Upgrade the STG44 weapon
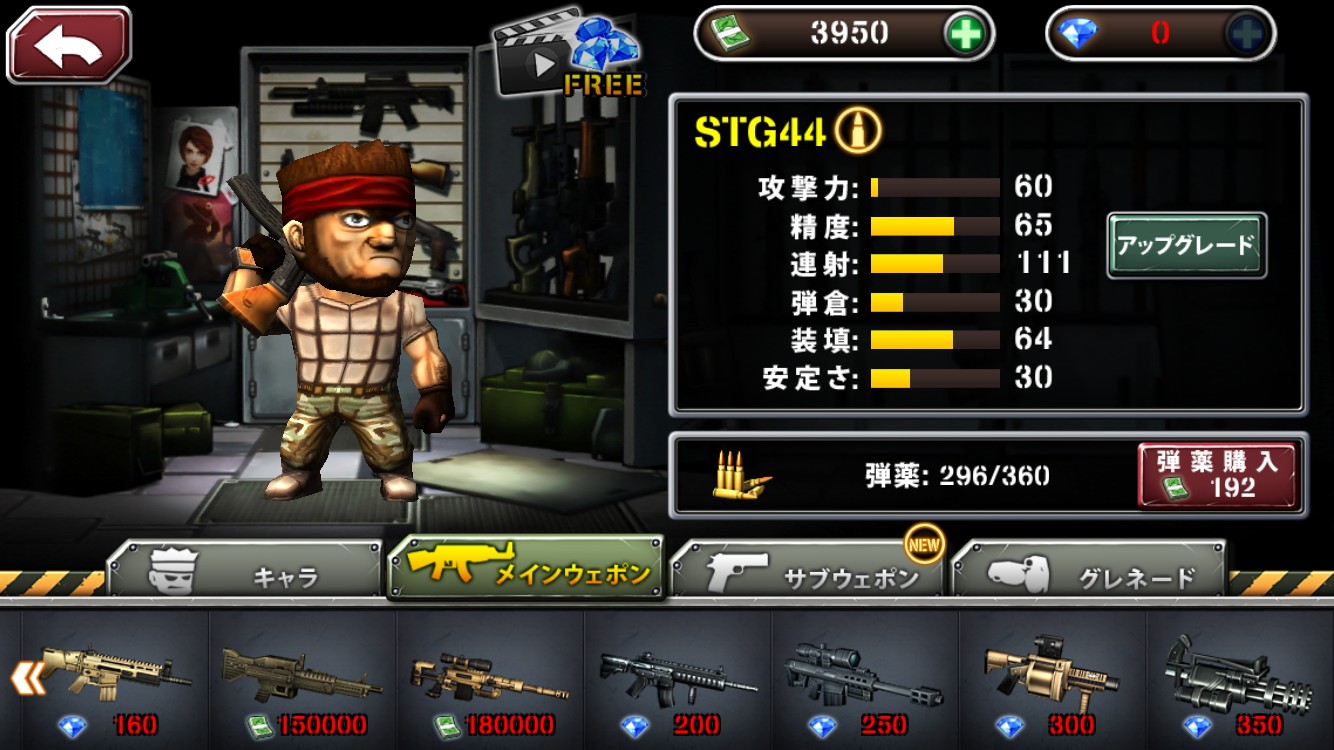Viewport: 1334px width, 750px height. click(x=1186, y=245)
